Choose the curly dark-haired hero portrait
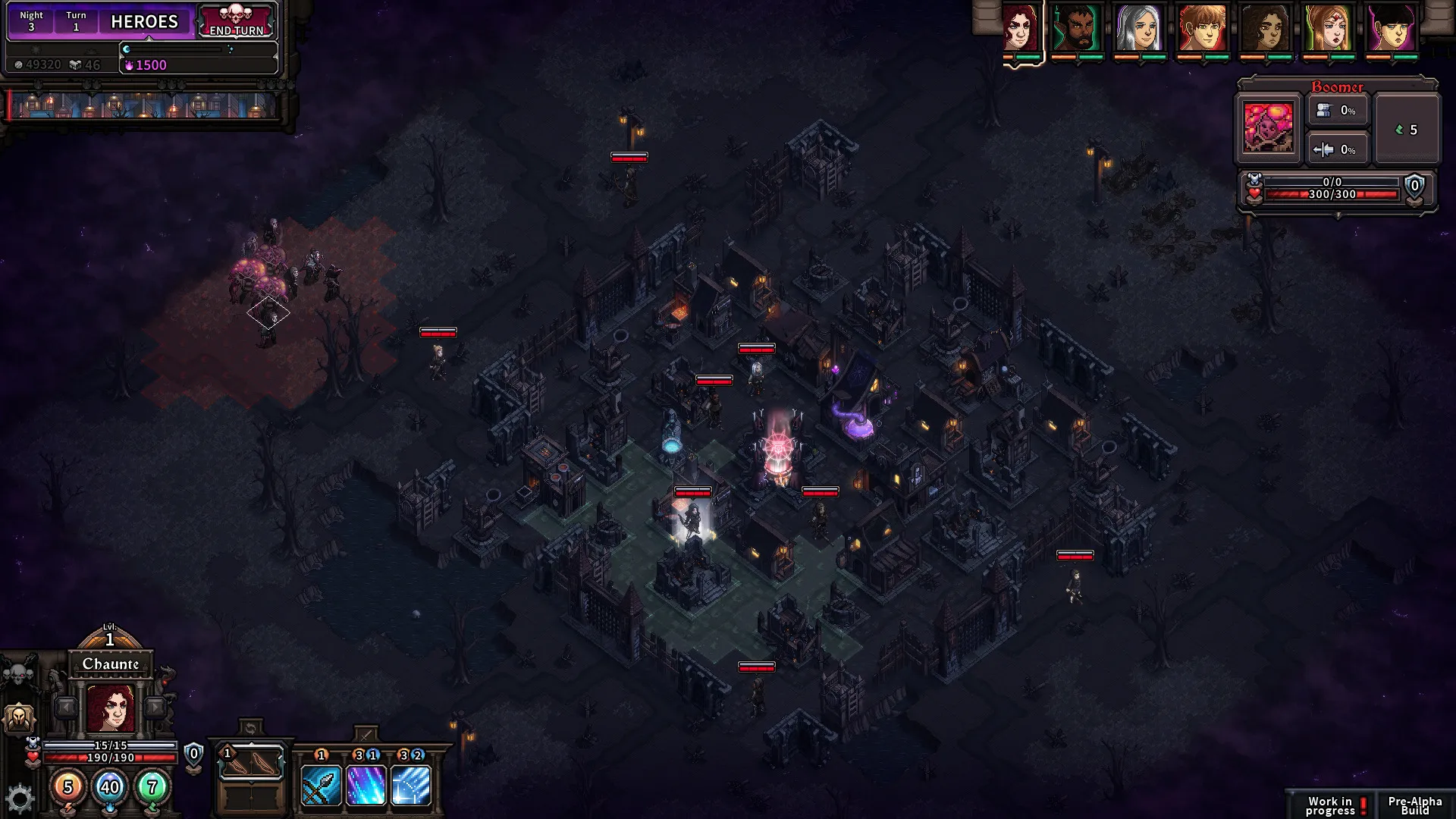This screenshot has height=819, width=1456. pos(1265,29)
